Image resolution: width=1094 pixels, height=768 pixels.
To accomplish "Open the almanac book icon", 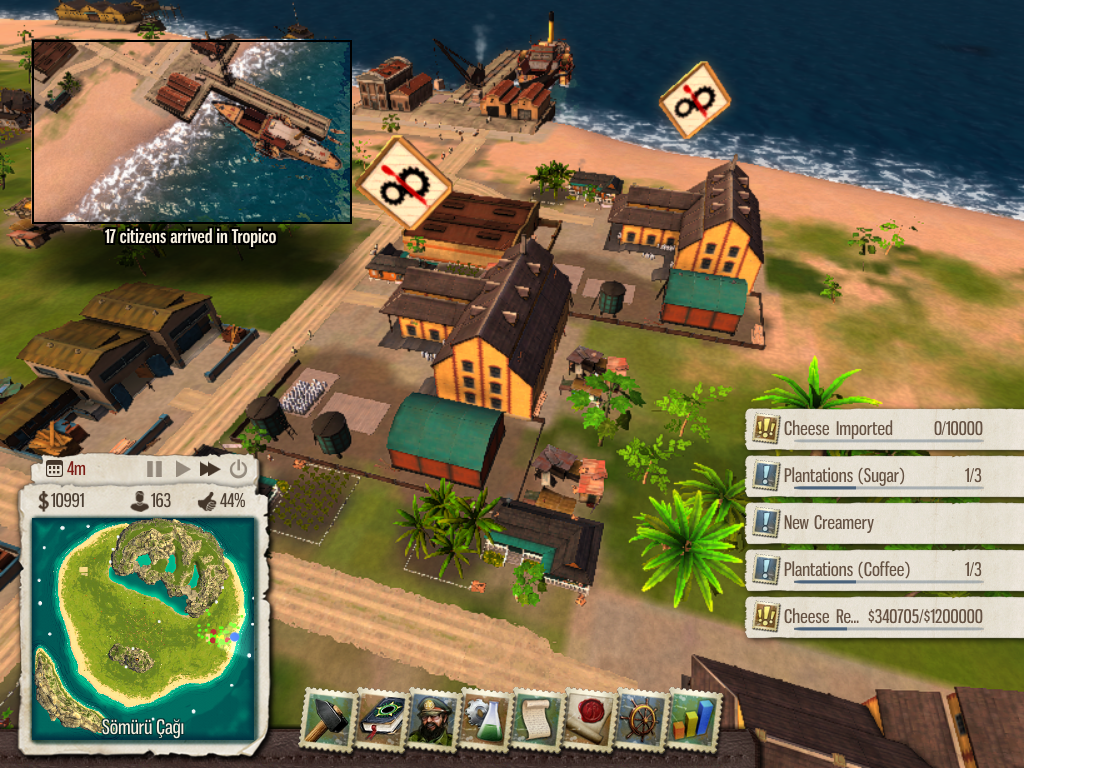I will pos(381,719).
